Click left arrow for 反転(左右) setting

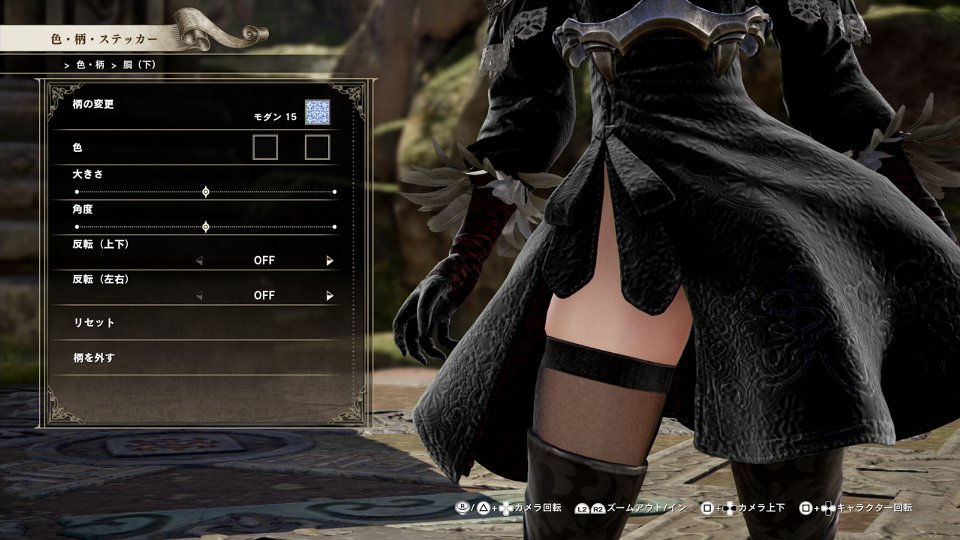(199, 296)
